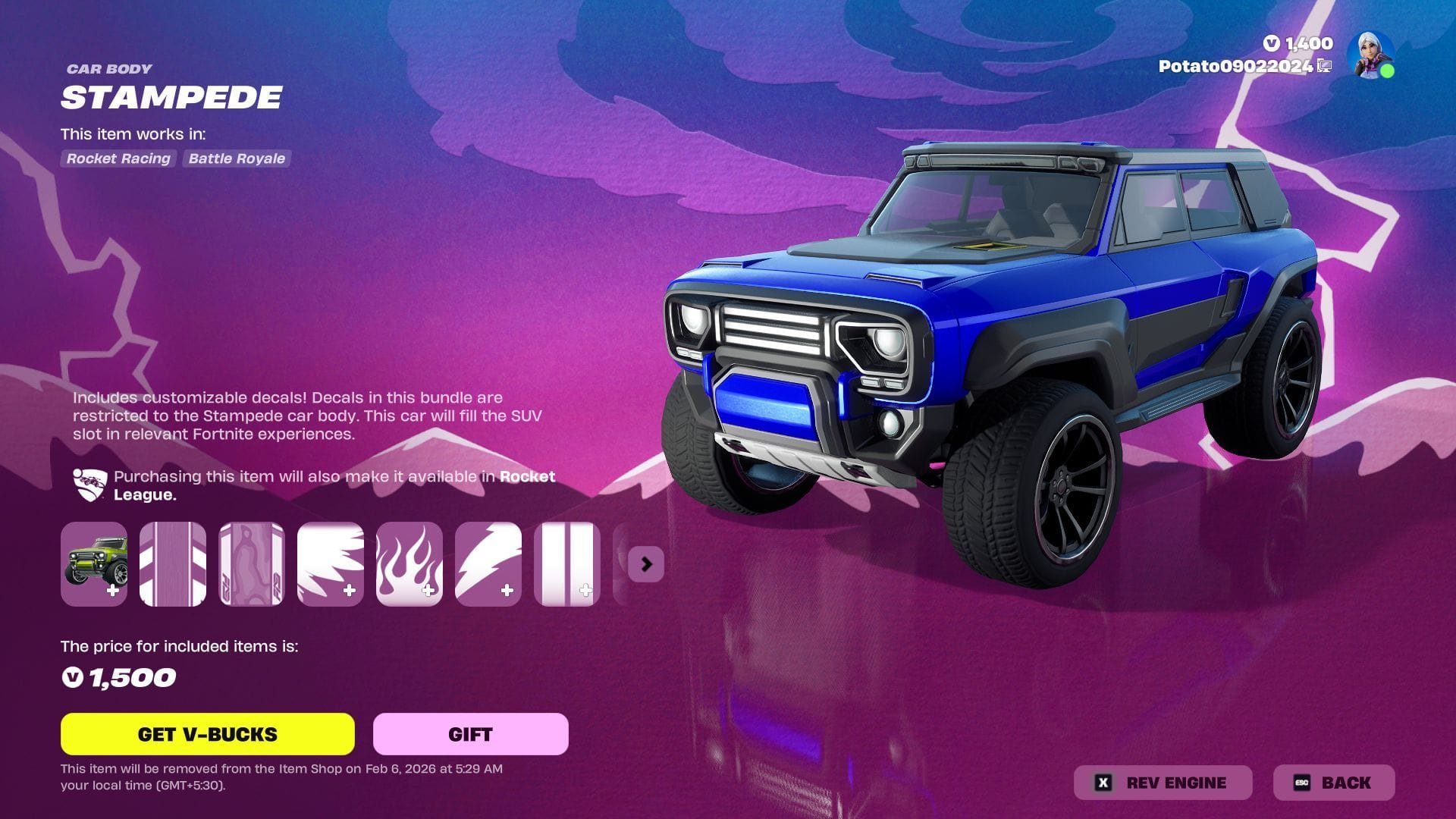Activate the Rev Engine button
The width and height of the screenshot is (1456, 819).
(1163, 783)
